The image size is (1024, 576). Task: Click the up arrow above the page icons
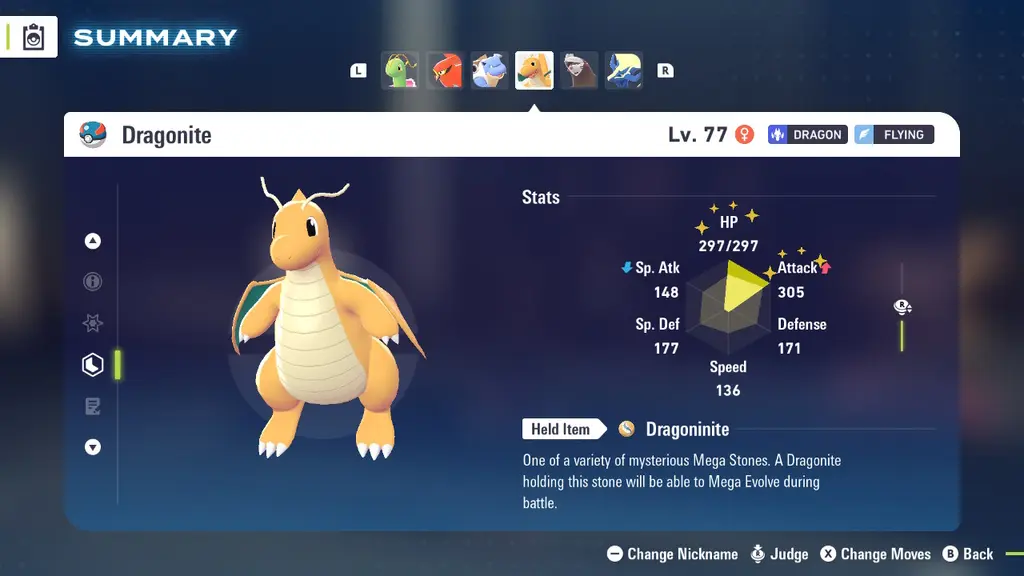point(93,241)
